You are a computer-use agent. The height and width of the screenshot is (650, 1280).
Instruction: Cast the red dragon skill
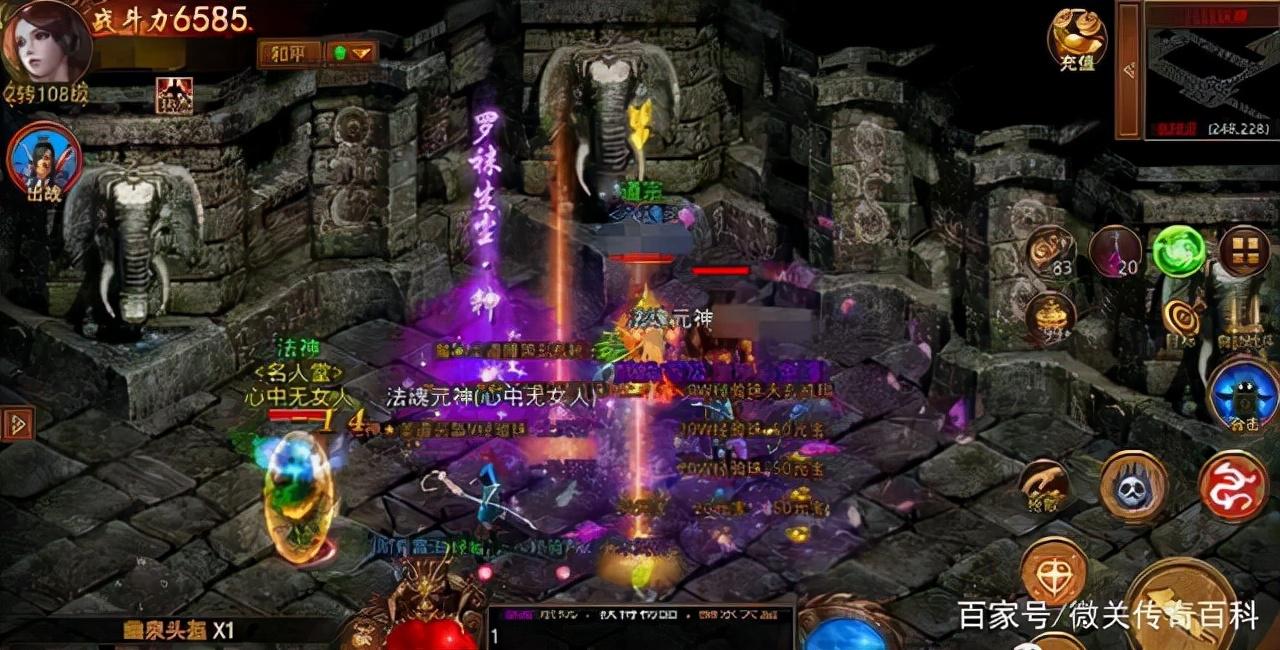[x=1233, y=486]
